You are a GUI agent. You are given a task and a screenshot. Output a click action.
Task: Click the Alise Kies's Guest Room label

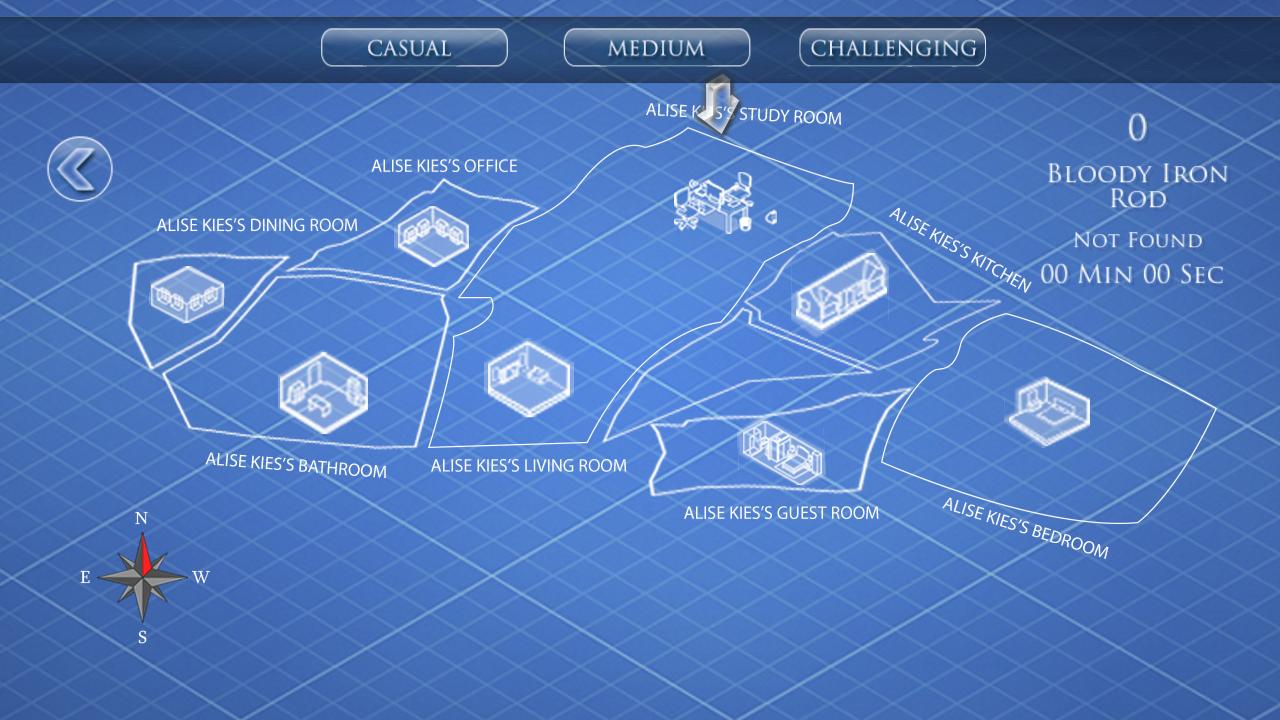(781, 512)
